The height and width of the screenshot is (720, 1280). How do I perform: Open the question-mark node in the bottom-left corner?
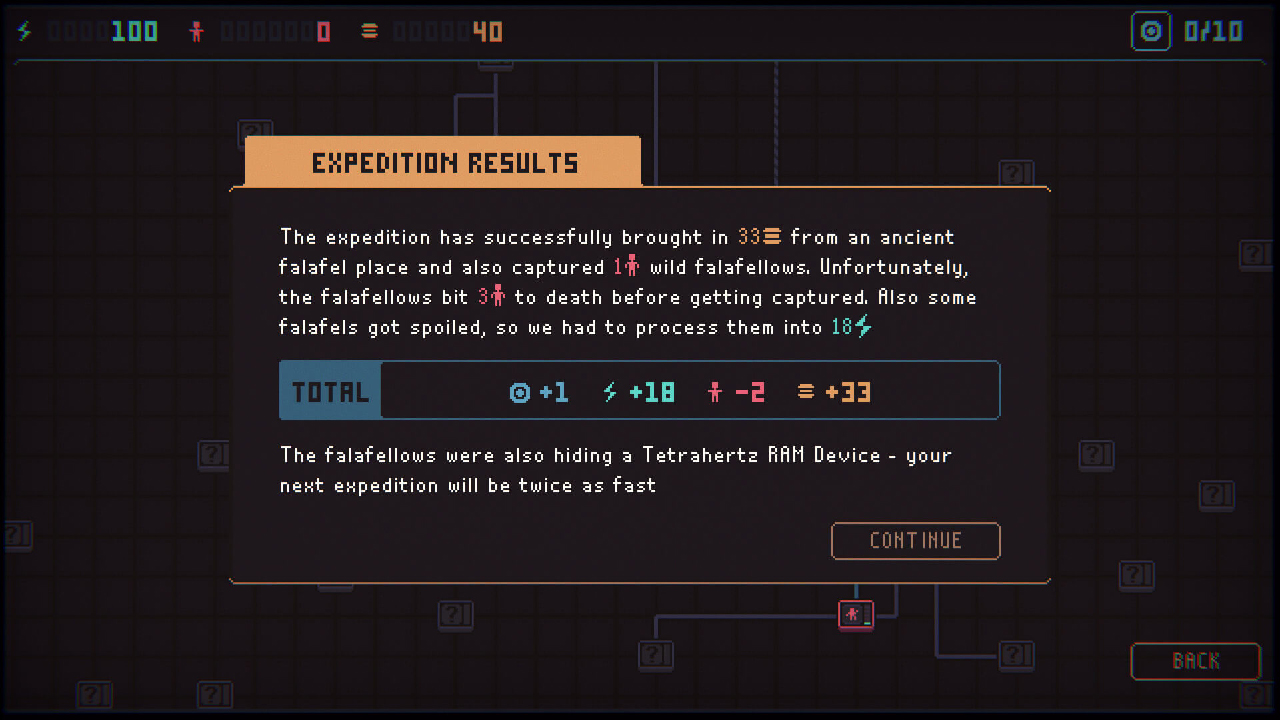coord(95,695)
